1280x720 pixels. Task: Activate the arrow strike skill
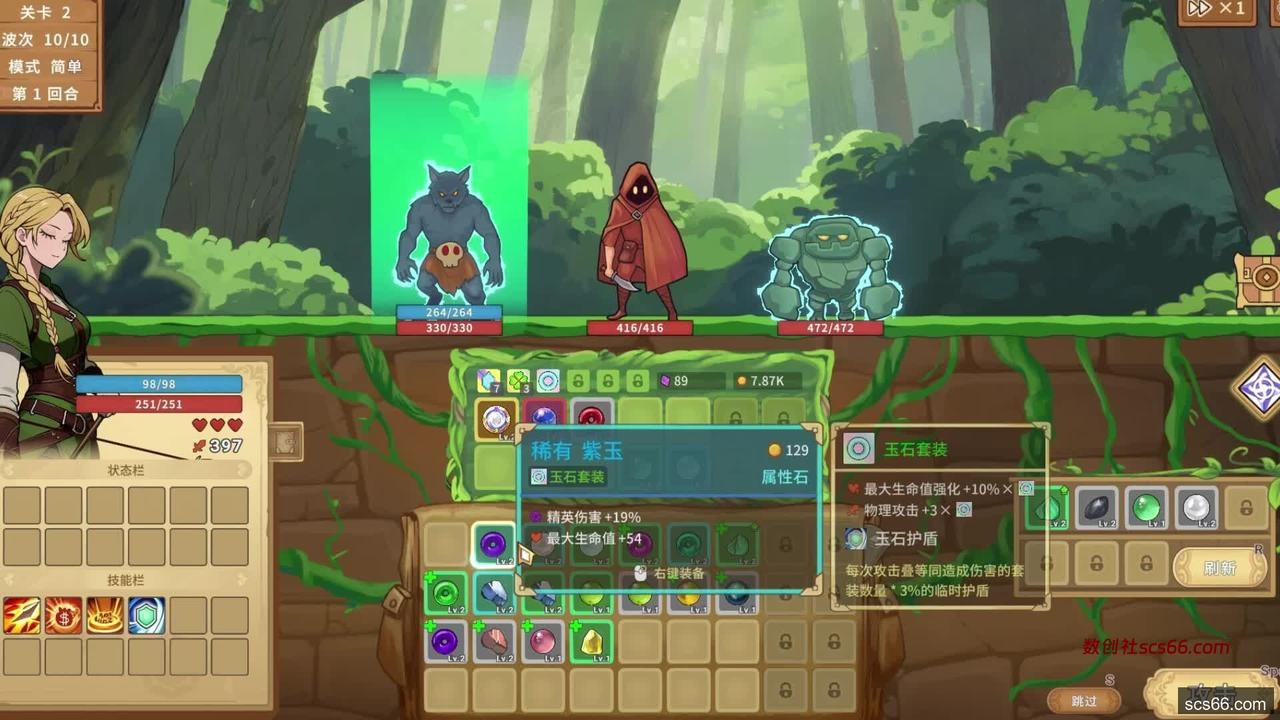(x=22, y=615)
